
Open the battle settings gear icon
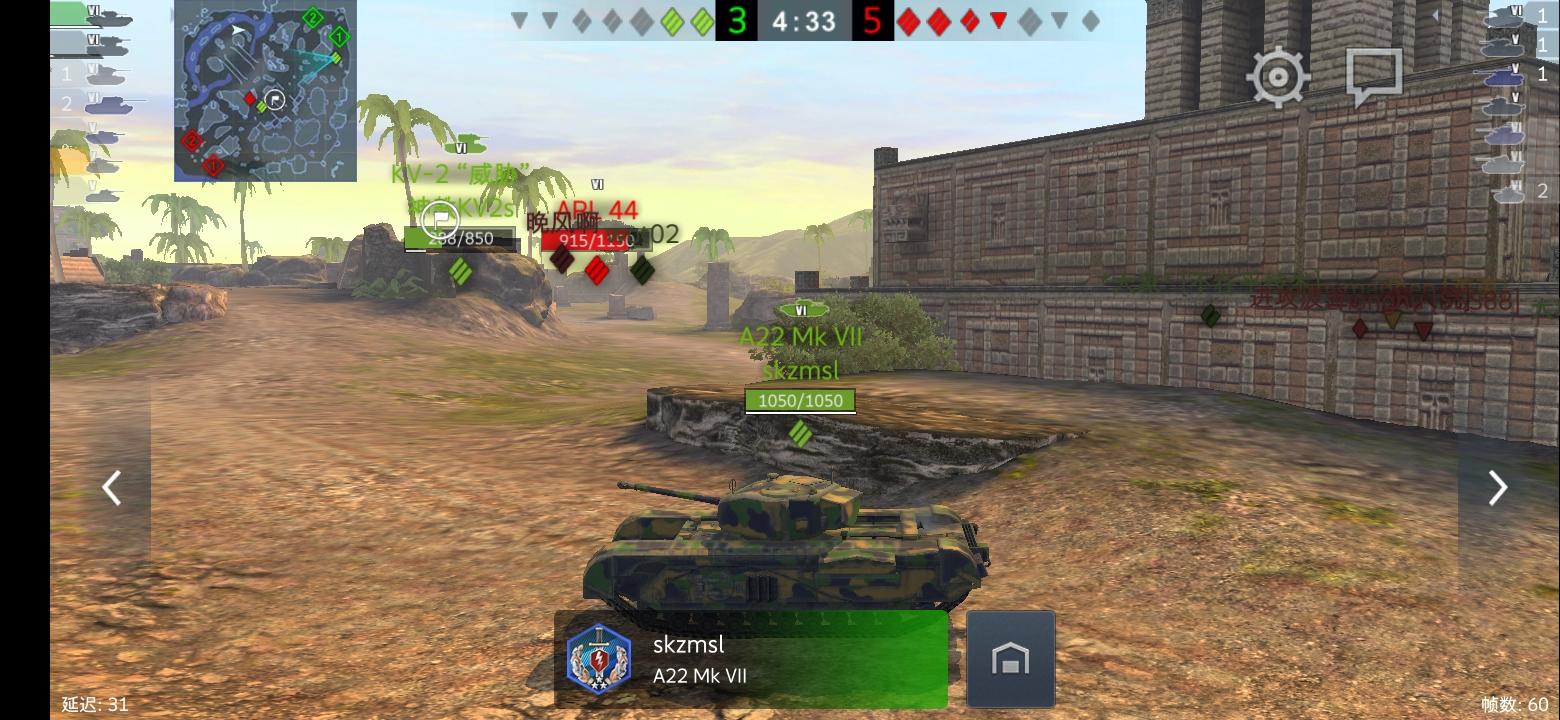[1277, 75]
